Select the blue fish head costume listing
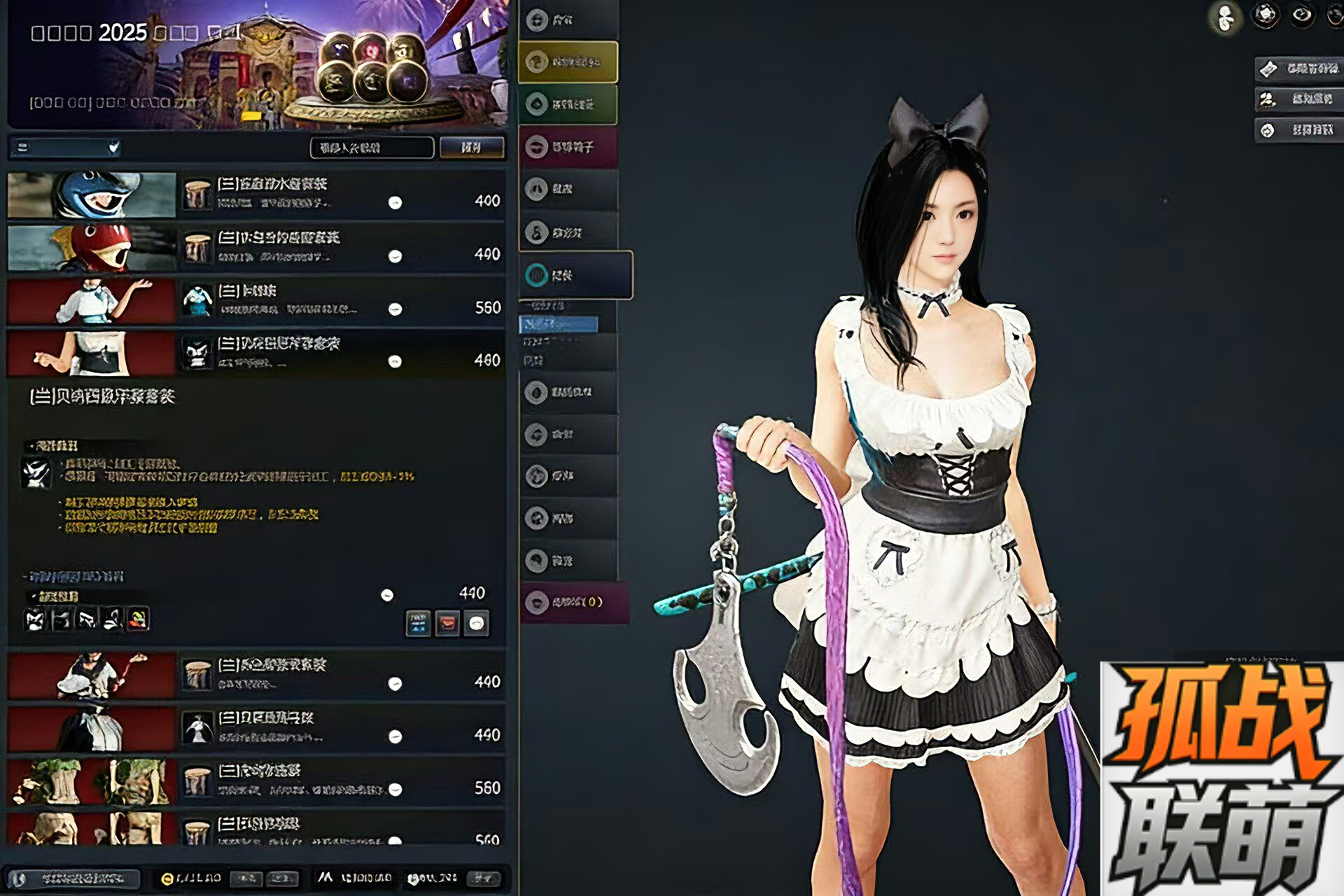 (x=255, y=194)
